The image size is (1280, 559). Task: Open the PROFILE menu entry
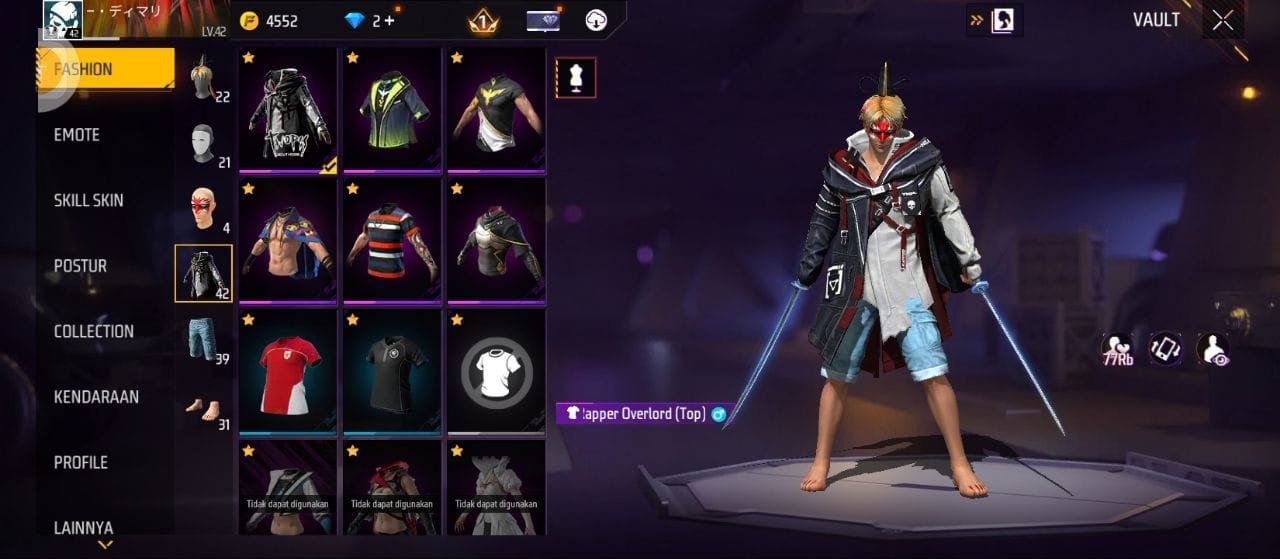click(80, 463)
